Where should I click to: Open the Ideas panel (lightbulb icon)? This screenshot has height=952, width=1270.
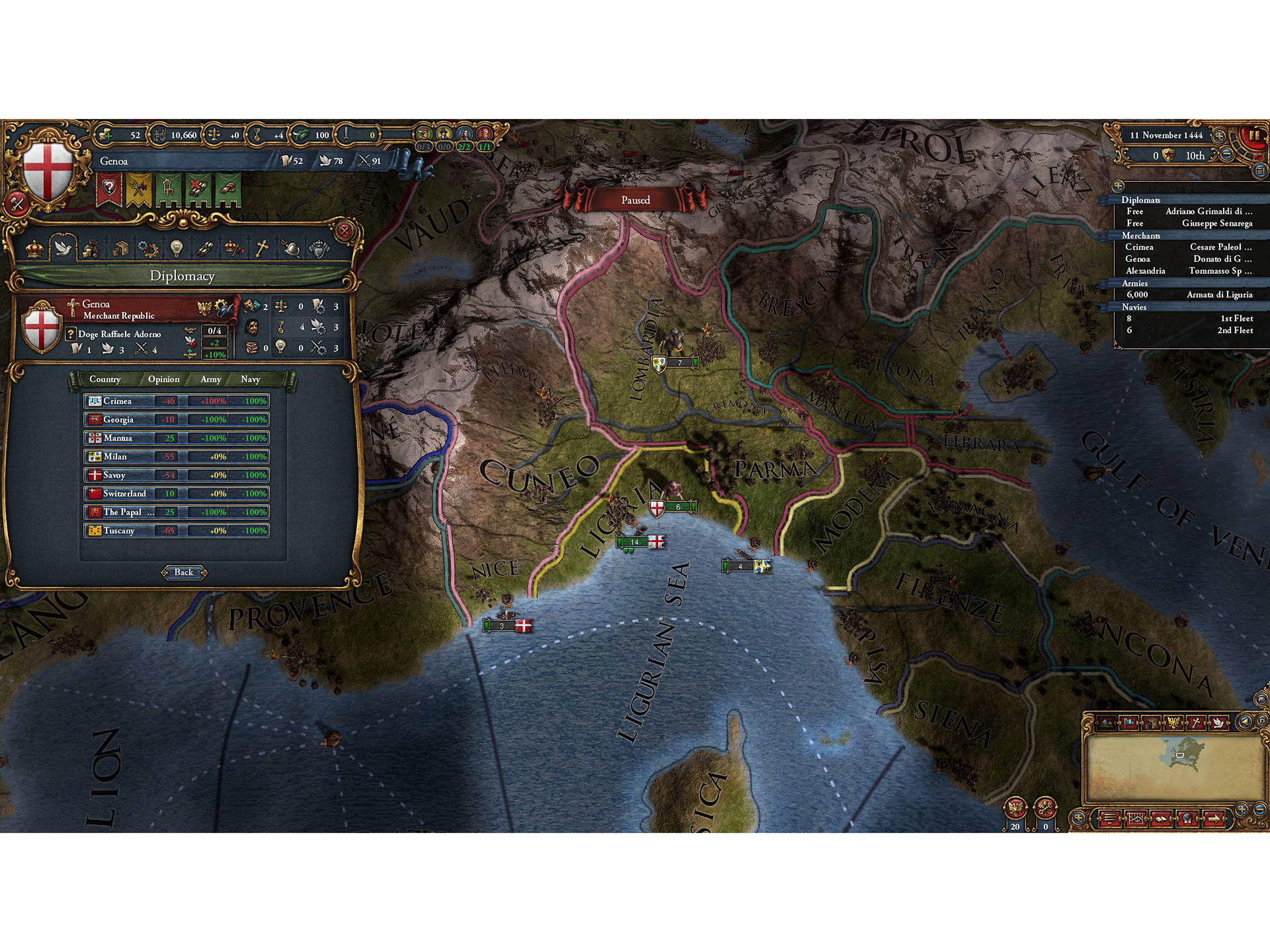click(x=176, y=248)
